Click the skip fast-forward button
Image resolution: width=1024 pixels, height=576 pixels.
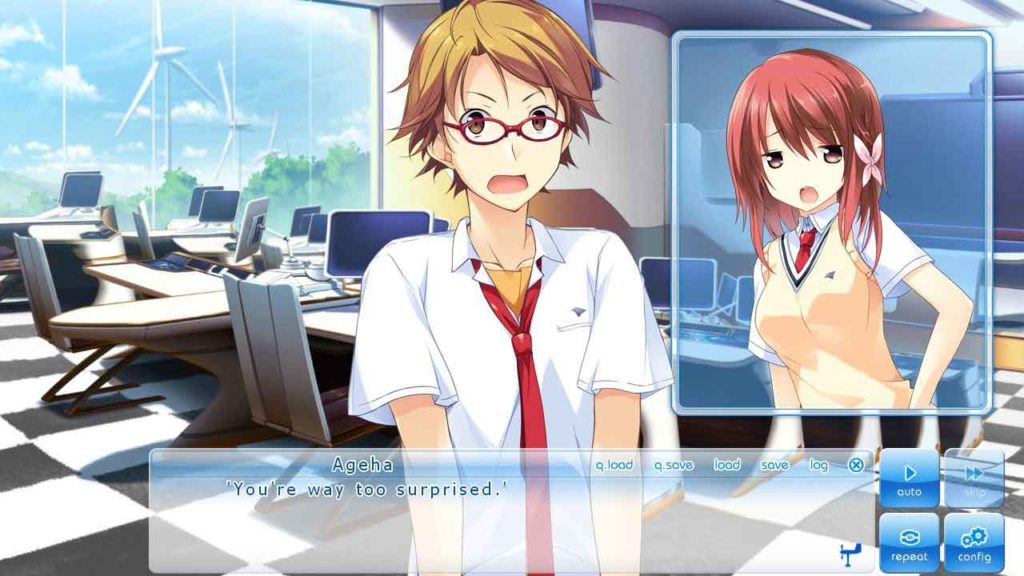974,478
